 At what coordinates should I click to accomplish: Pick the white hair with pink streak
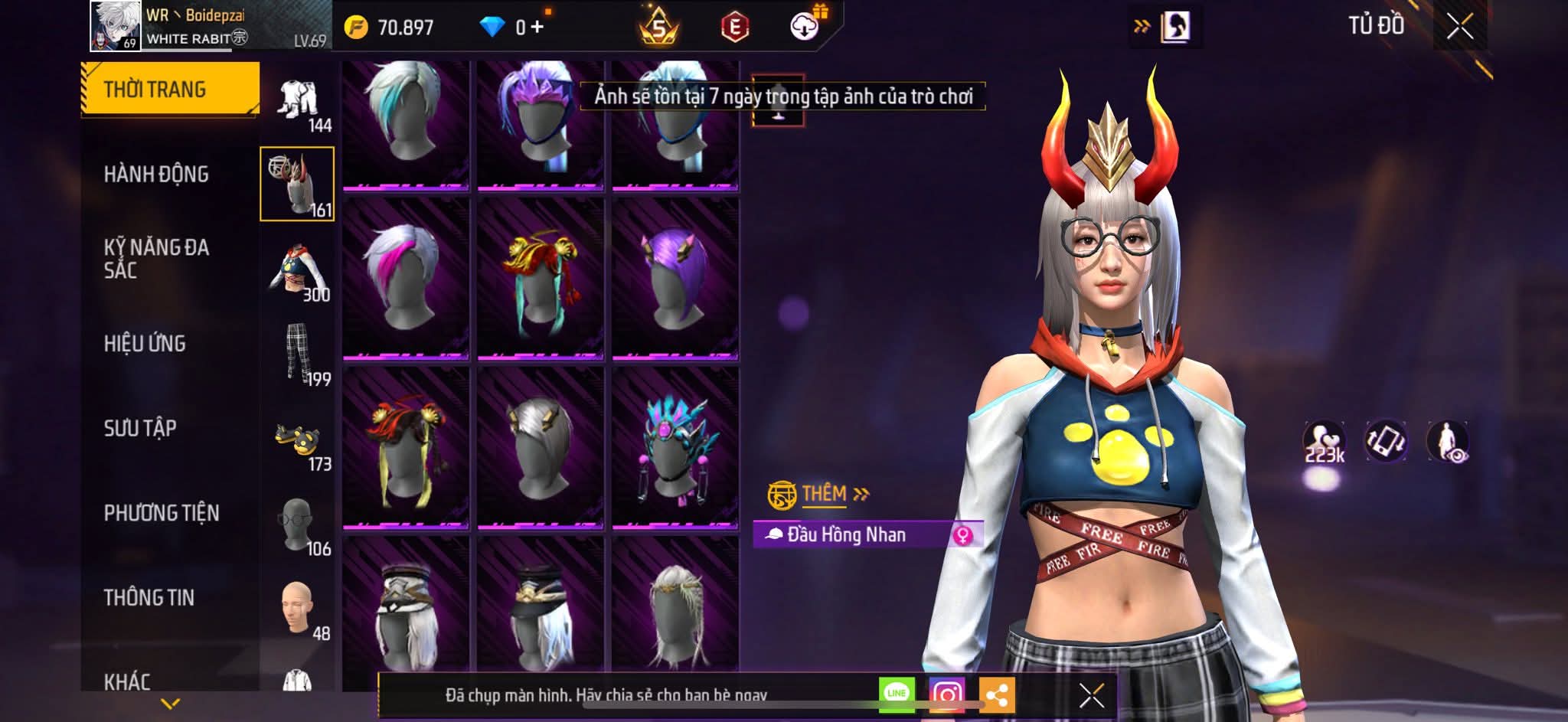[405, 278]
